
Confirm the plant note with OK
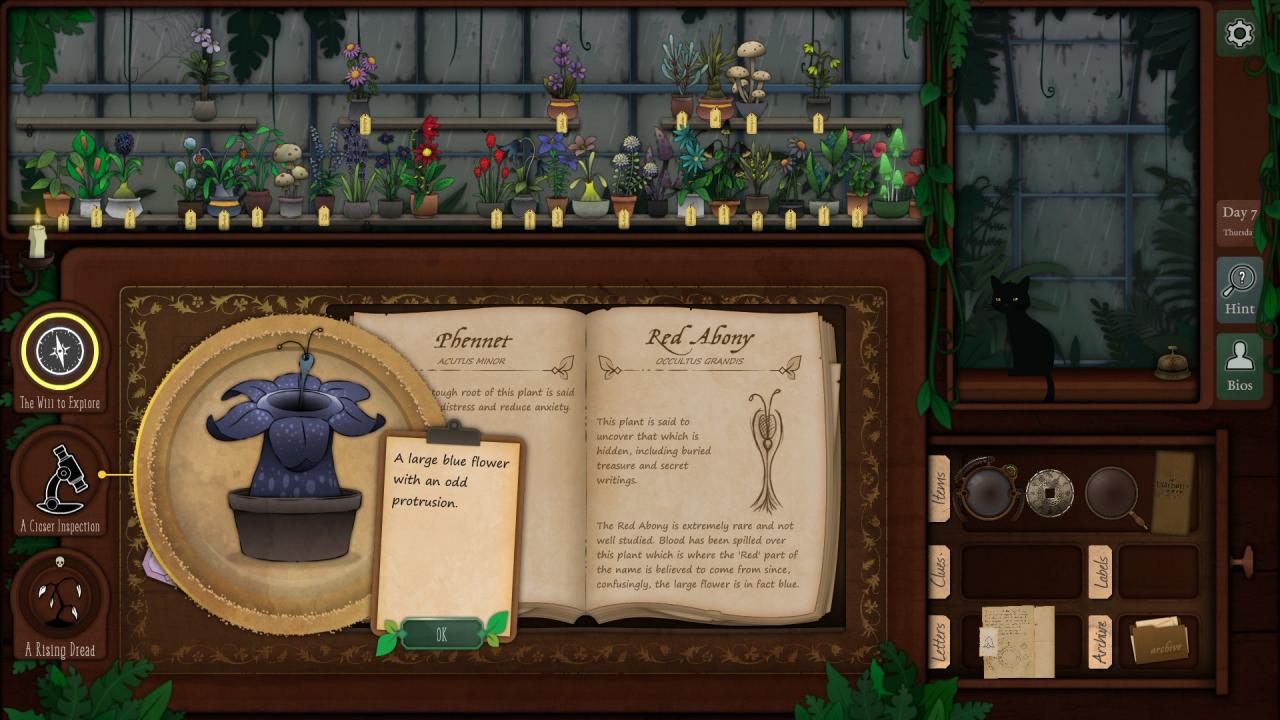441,634
